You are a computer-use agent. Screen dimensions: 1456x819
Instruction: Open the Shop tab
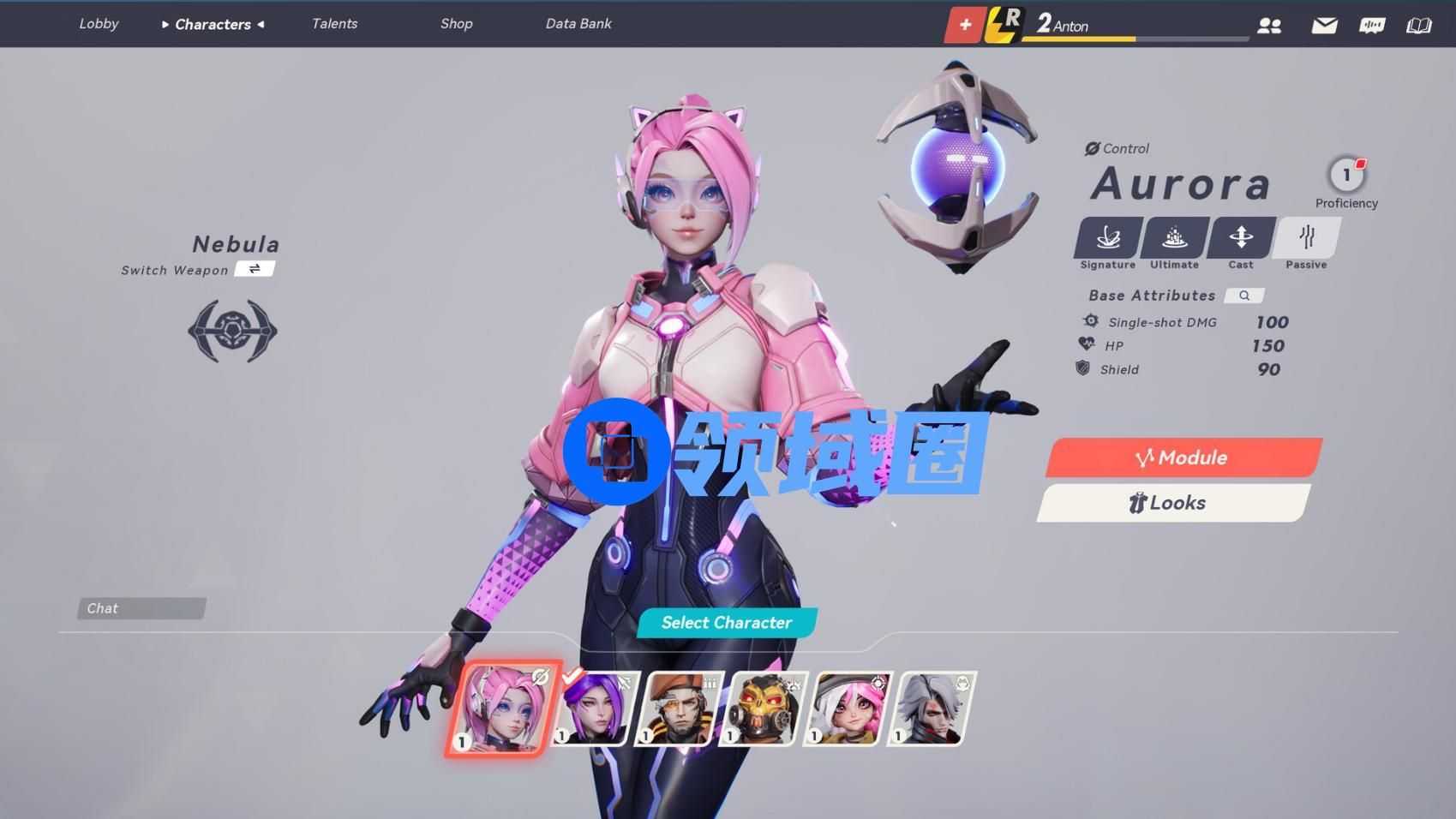pos(456,24)
